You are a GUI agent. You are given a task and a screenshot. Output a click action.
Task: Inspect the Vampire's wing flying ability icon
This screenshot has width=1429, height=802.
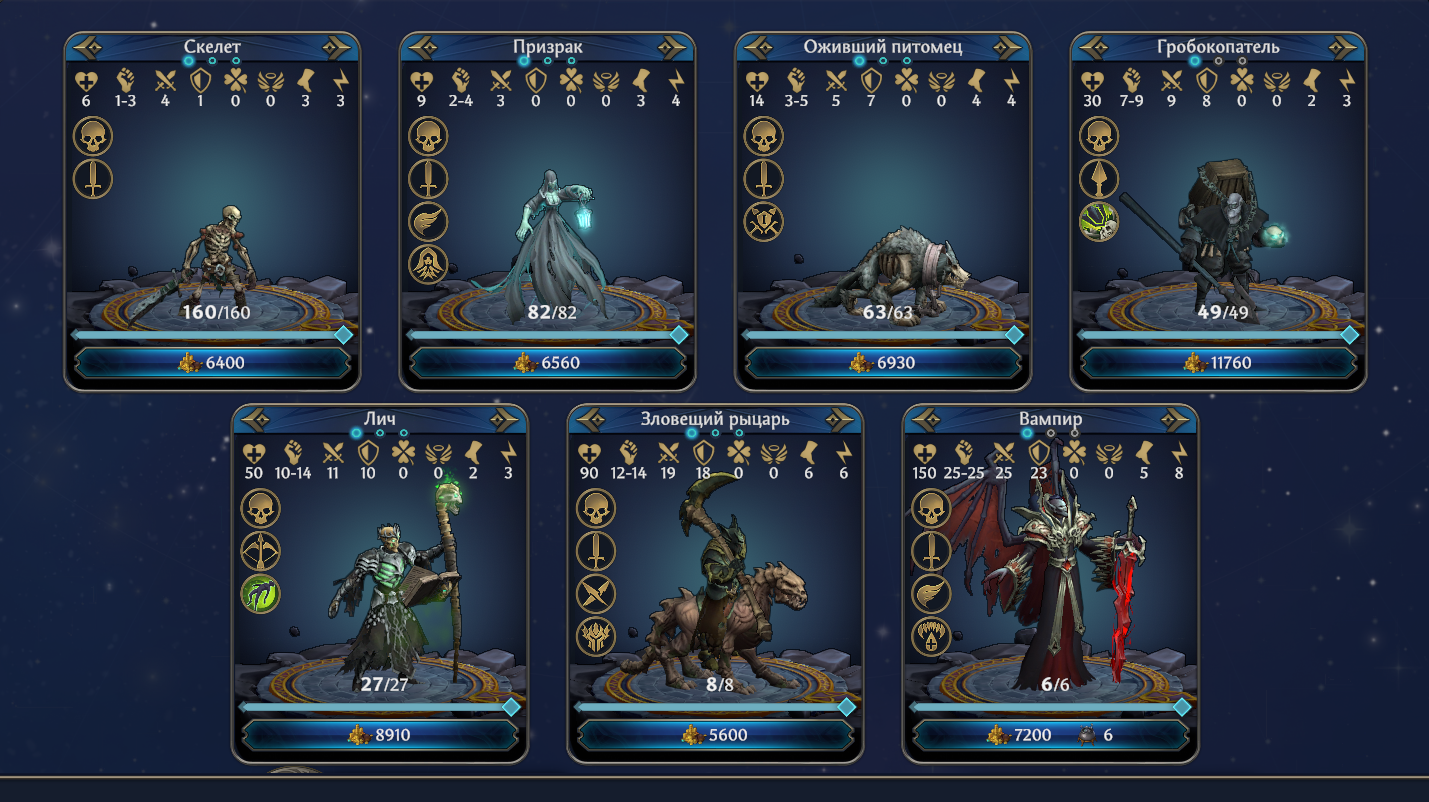[x=931, y=594]
